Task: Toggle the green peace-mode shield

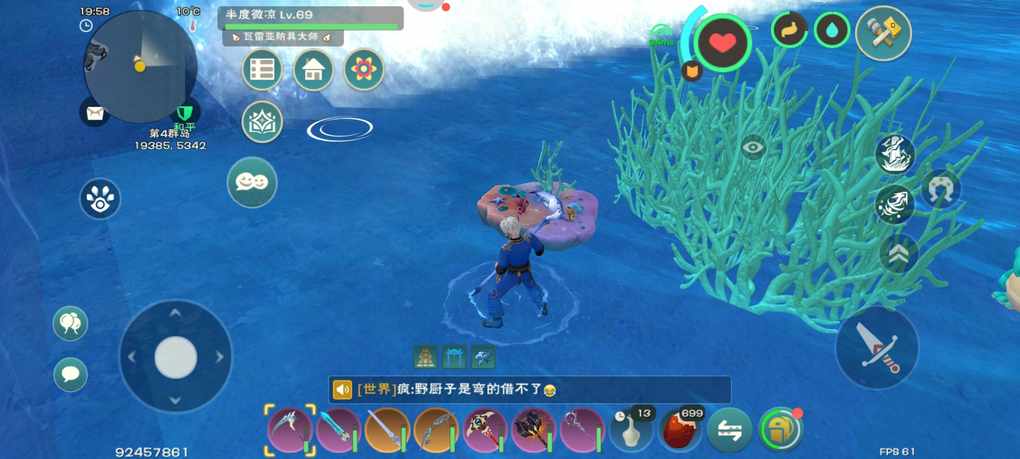Action: pyautogui.click(x=184, y=112)
